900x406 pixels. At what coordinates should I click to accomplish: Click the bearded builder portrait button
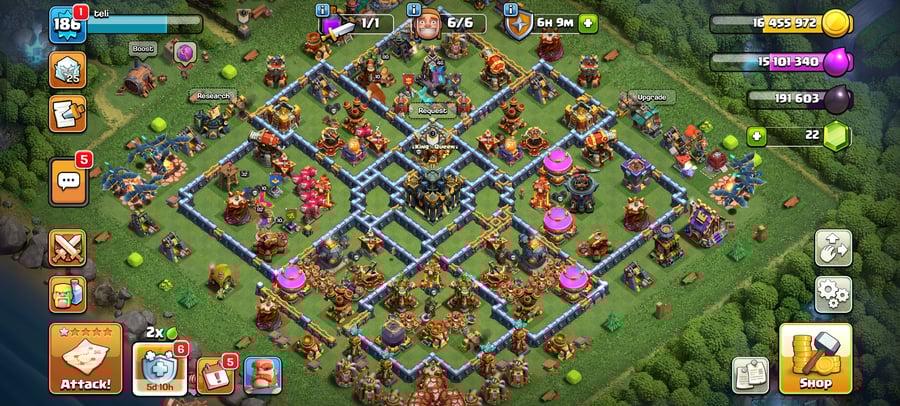[x=262, y=375]
